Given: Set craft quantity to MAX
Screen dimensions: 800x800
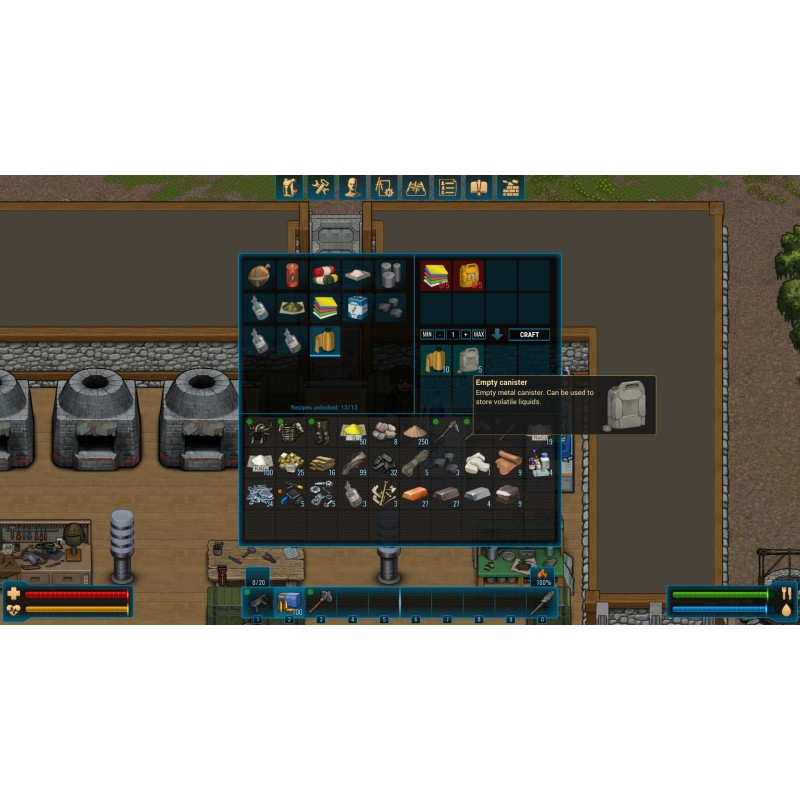Looking at the screenshot, I should coord(478,334).
